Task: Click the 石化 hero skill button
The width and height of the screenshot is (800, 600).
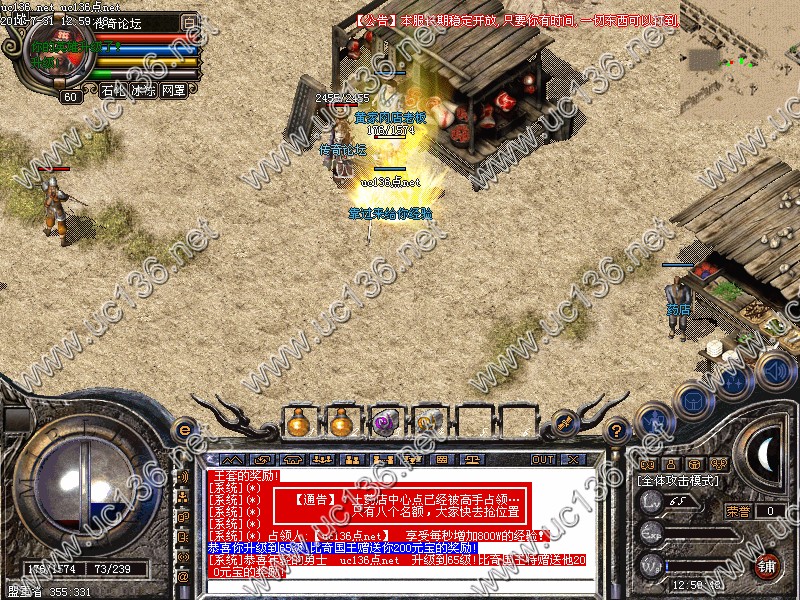Action: pos(112,91)
